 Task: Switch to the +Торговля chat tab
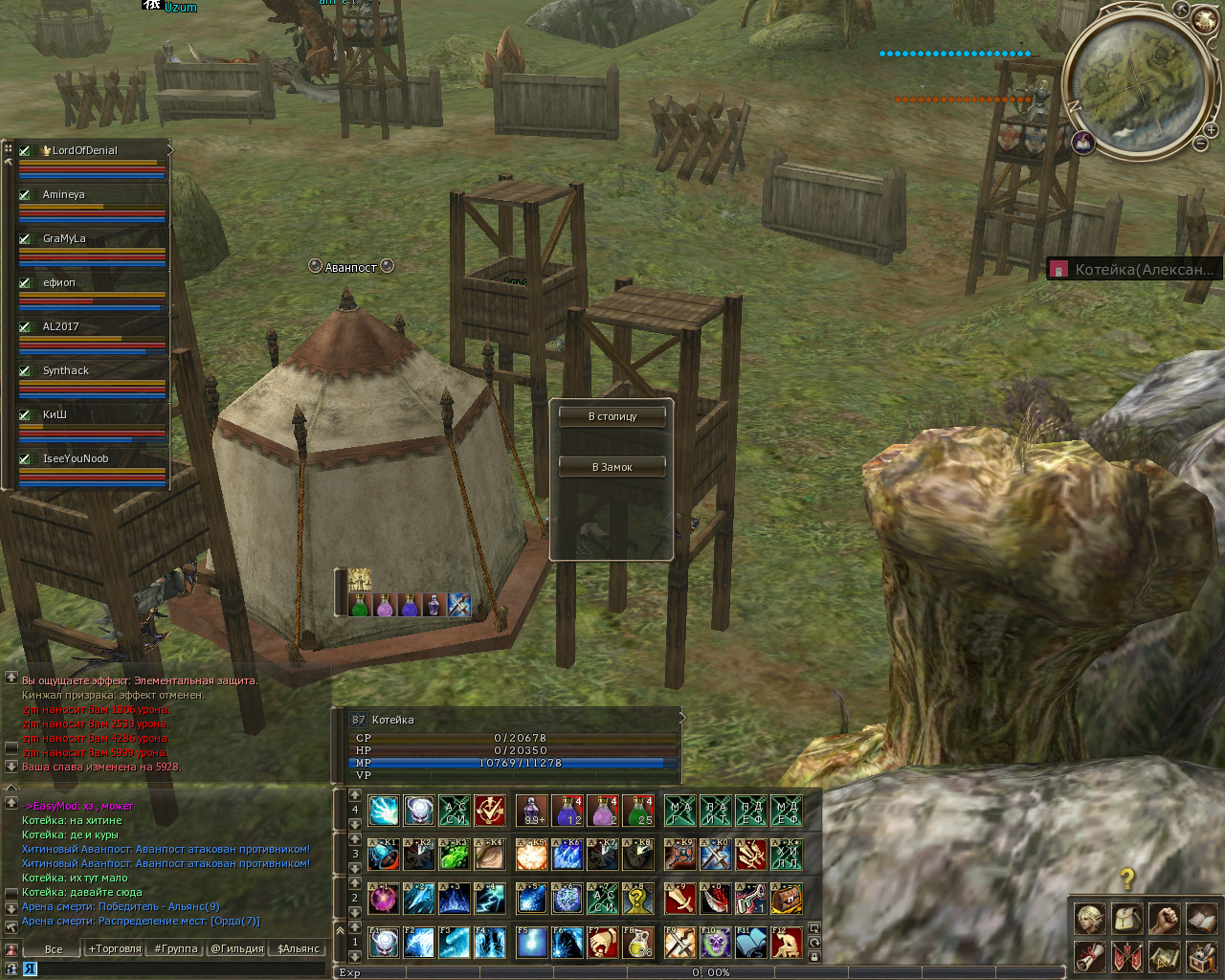114,948
